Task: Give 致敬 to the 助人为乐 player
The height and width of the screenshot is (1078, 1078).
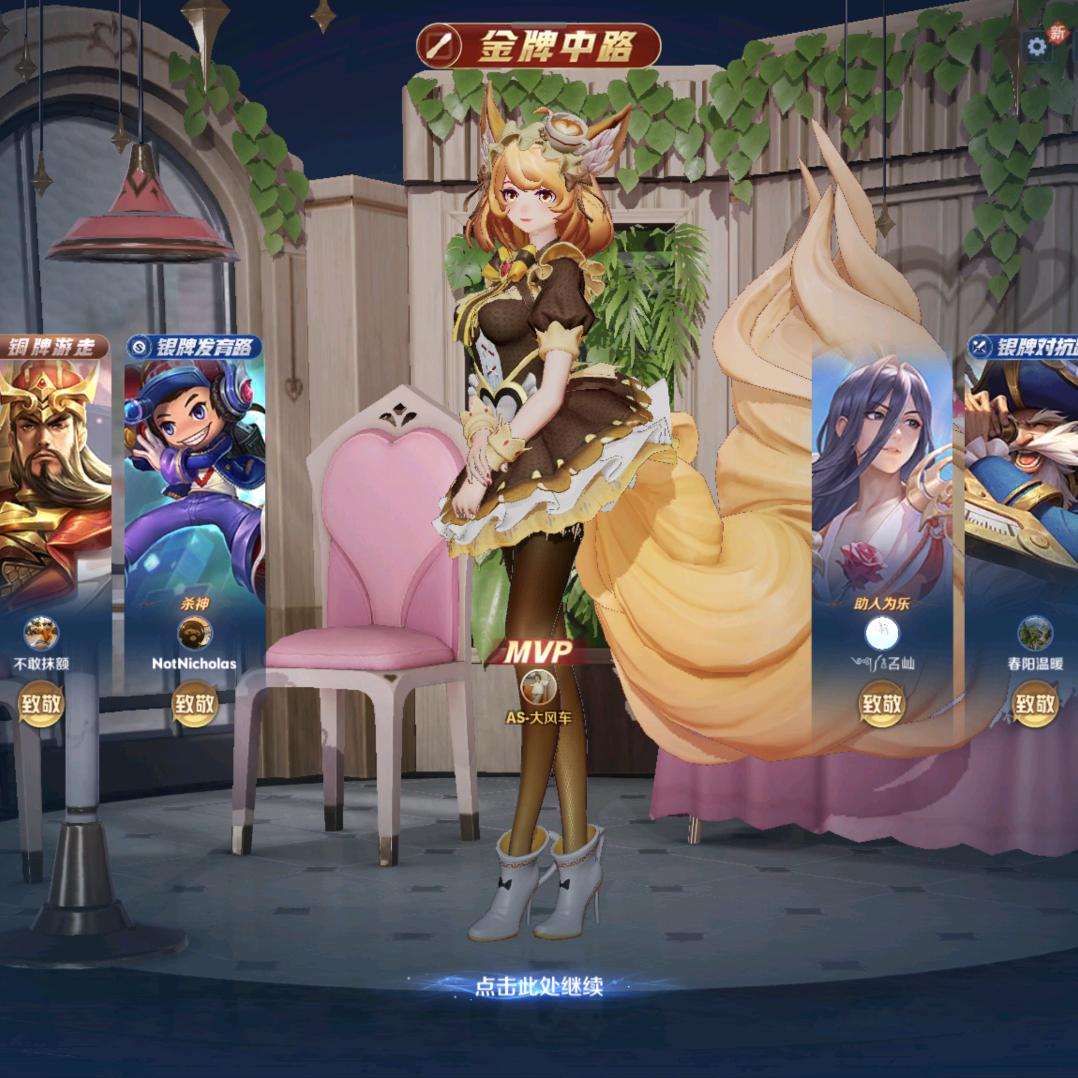Action: click(881, 704)
